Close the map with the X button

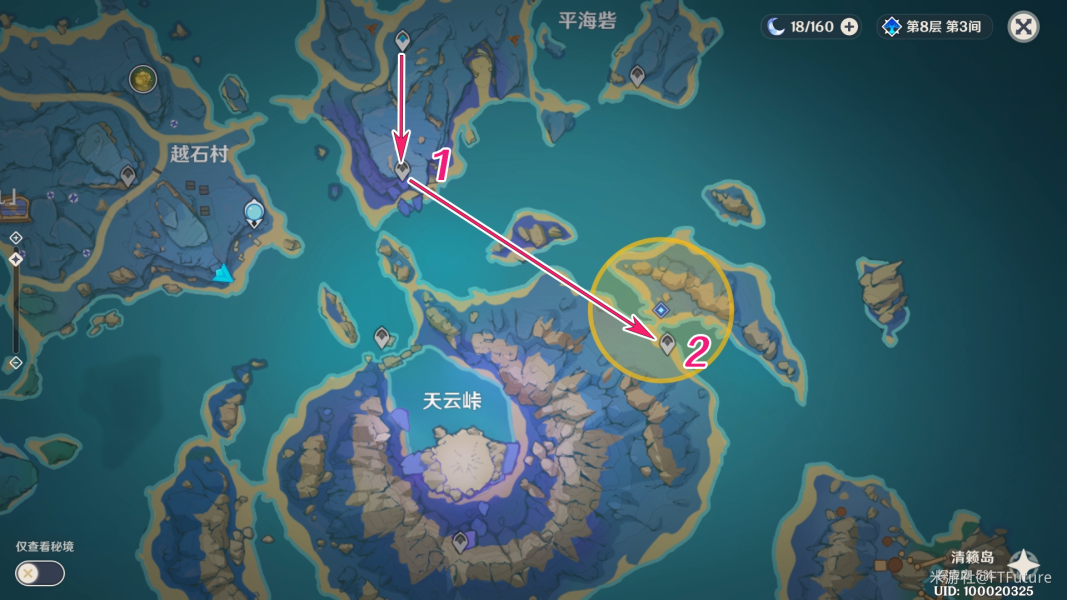(1023, 26)
